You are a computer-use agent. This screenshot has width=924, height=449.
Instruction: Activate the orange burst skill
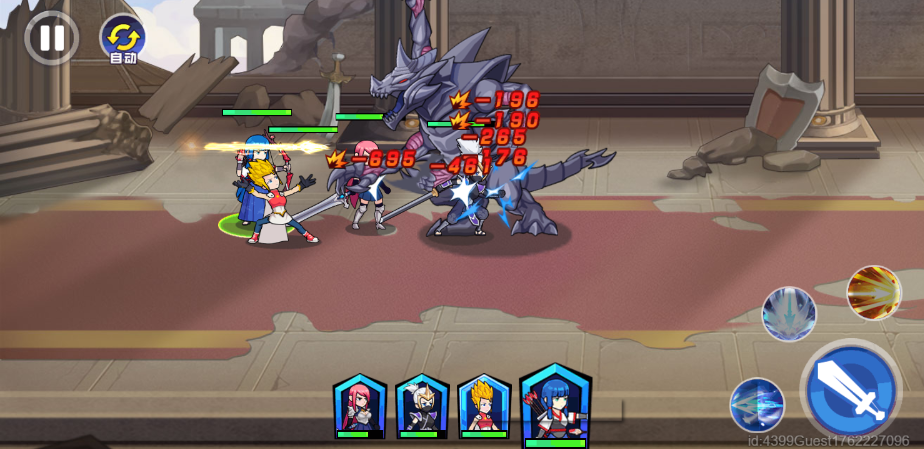(x=874, y=292)
